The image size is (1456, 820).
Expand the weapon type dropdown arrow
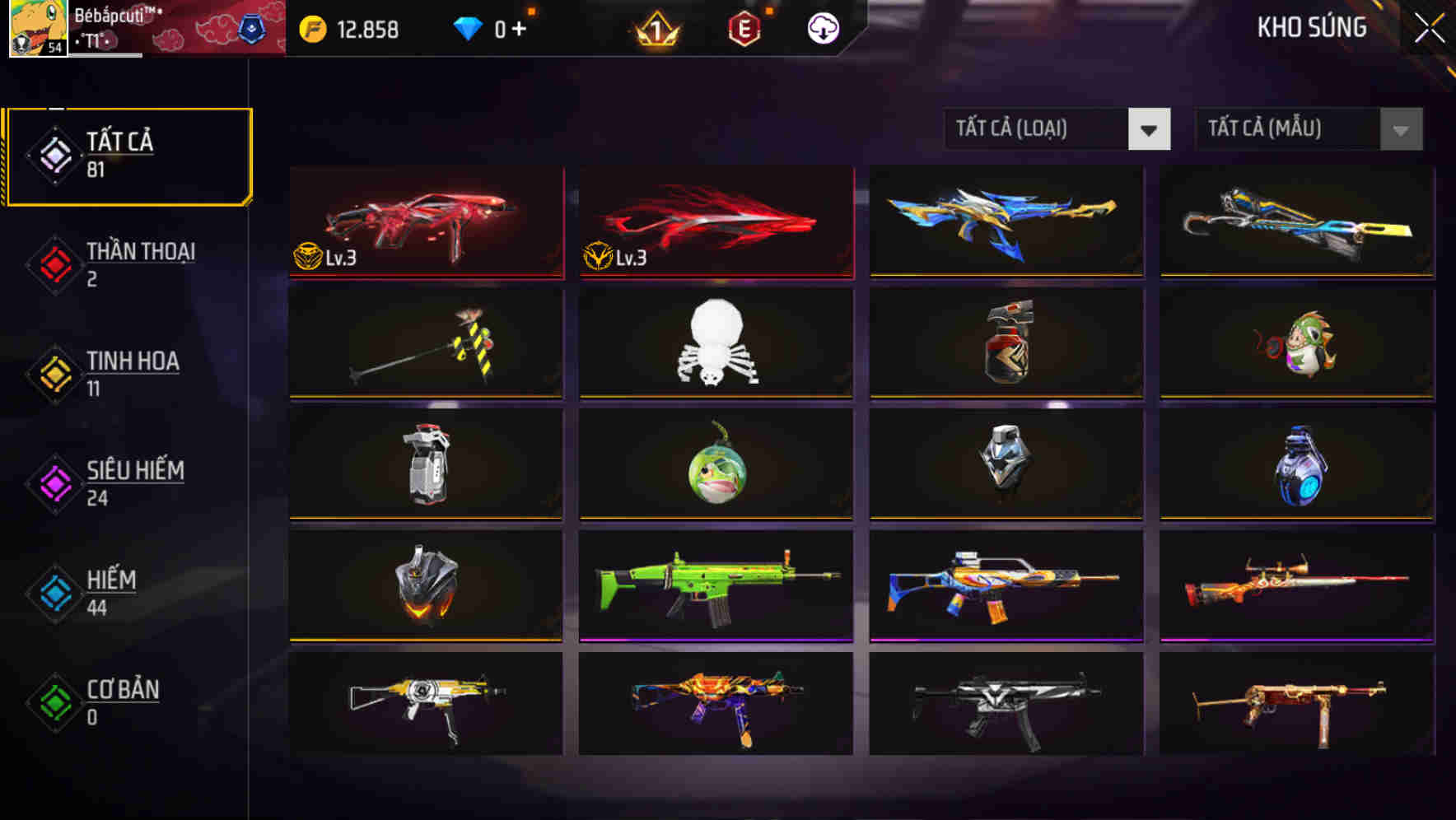pos(1150,129)
